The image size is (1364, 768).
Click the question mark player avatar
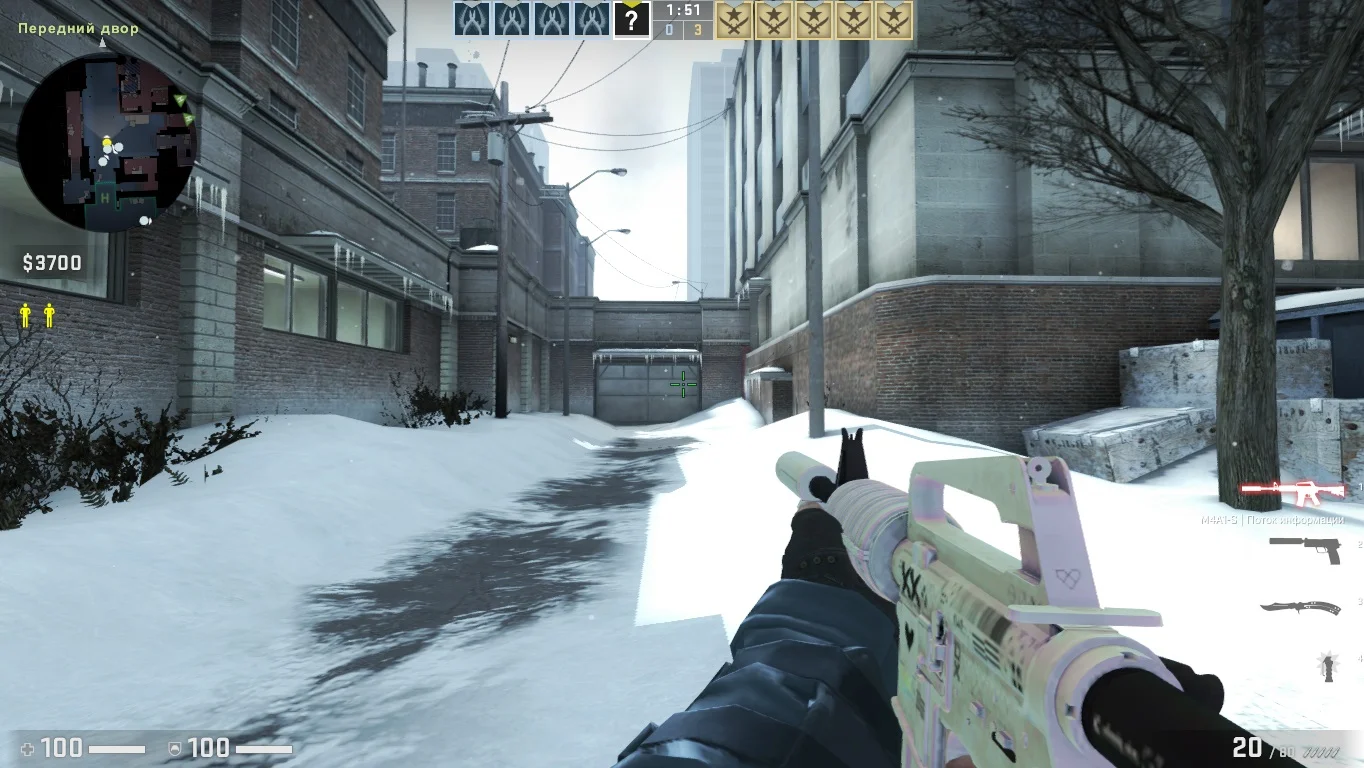tap(631, 20)
